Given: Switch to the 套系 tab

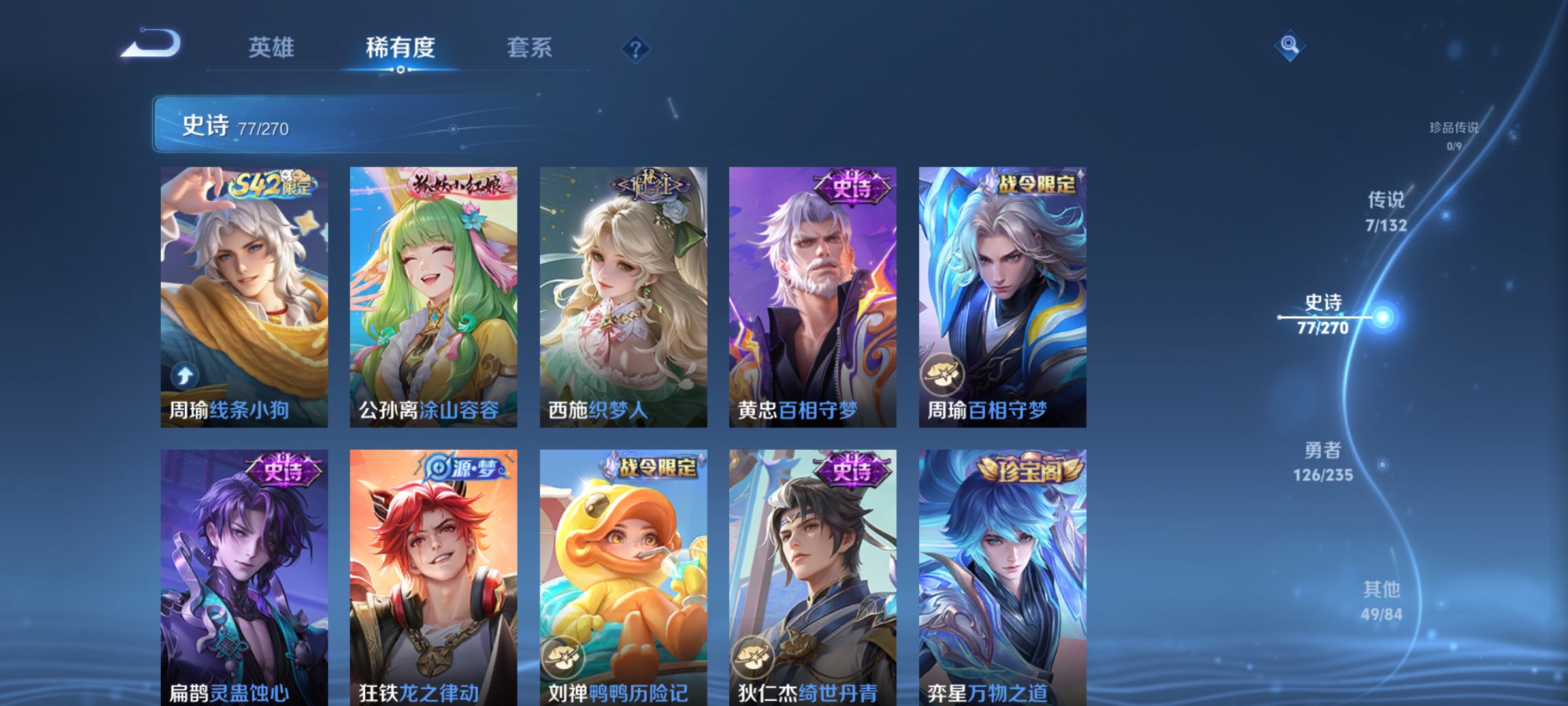Looking at the screenshot, I should (530, 47).
